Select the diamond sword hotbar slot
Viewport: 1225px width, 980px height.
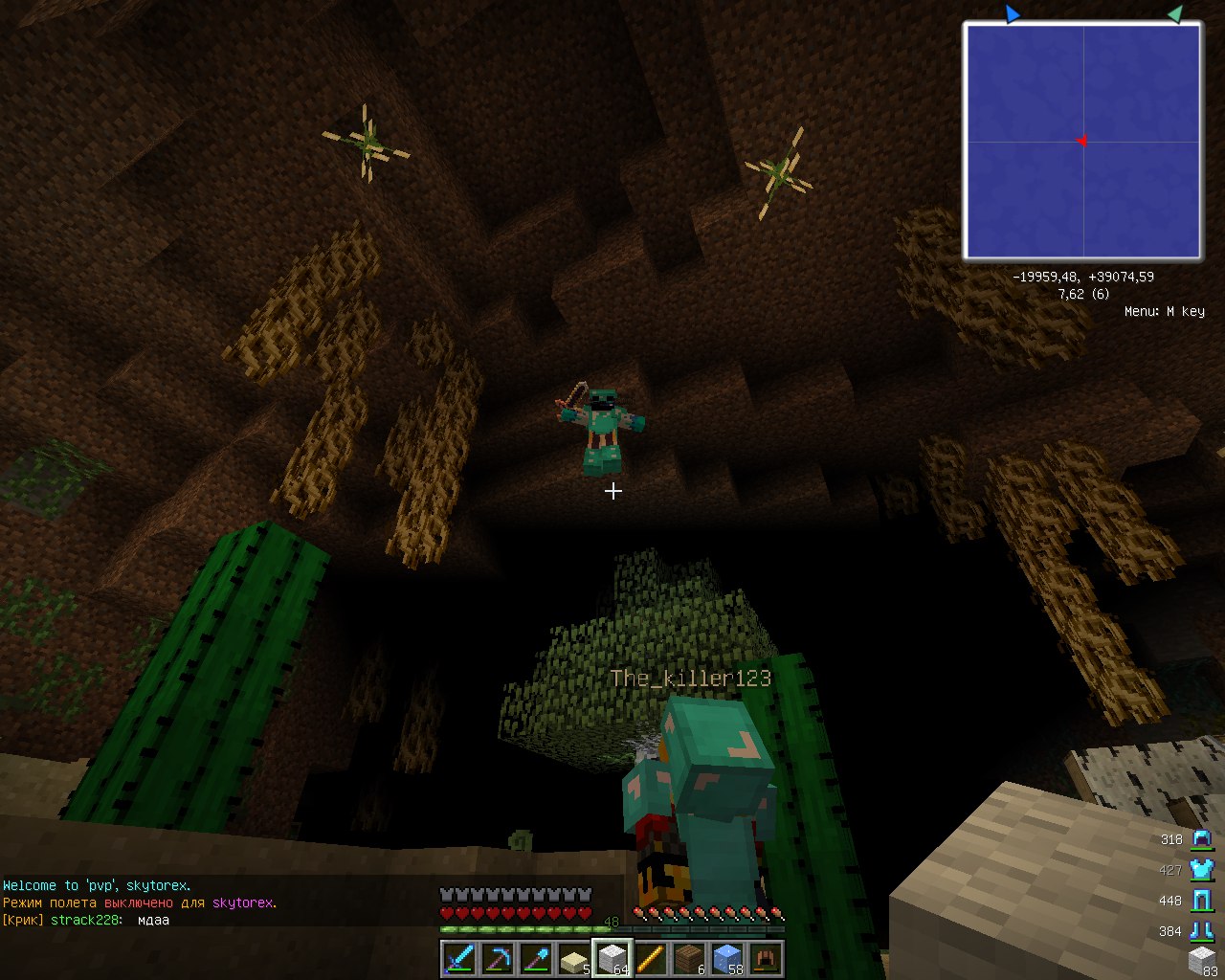coord(459,958)
